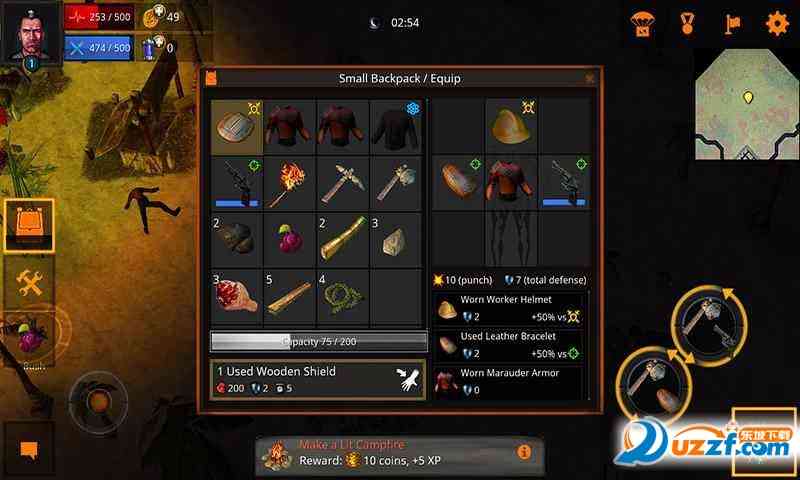This screenshot has height=480, width=800.
Task: Select the stack of wooden planks
Action: click(289, 296)
